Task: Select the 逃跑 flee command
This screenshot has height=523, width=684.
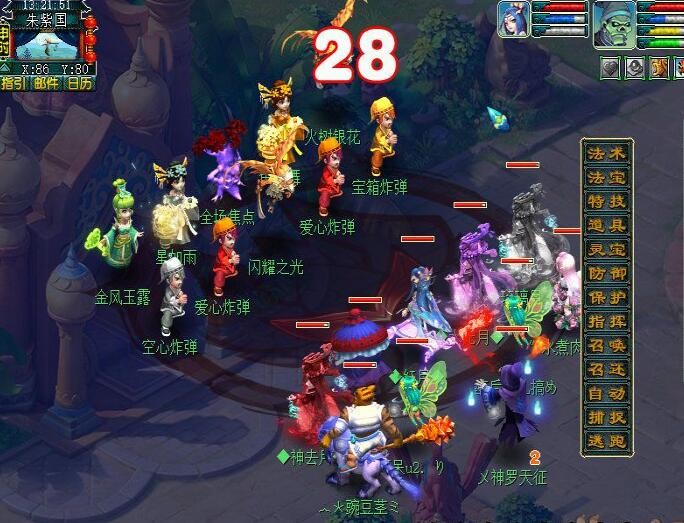Action: coord(607,442)
